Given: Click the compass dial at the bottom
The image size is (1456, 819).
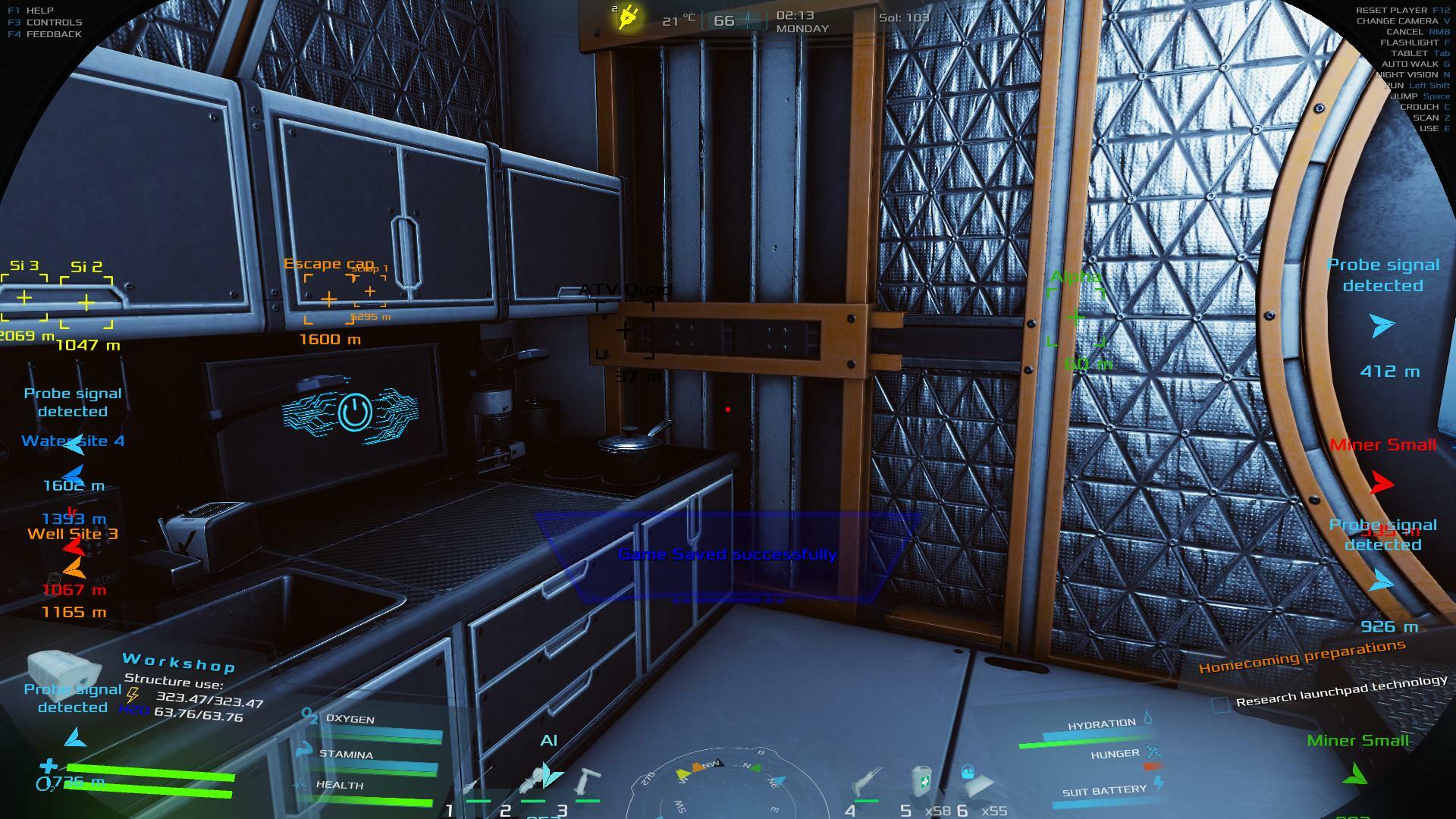Looking at the screenshot, I should (x=726, y=785).
